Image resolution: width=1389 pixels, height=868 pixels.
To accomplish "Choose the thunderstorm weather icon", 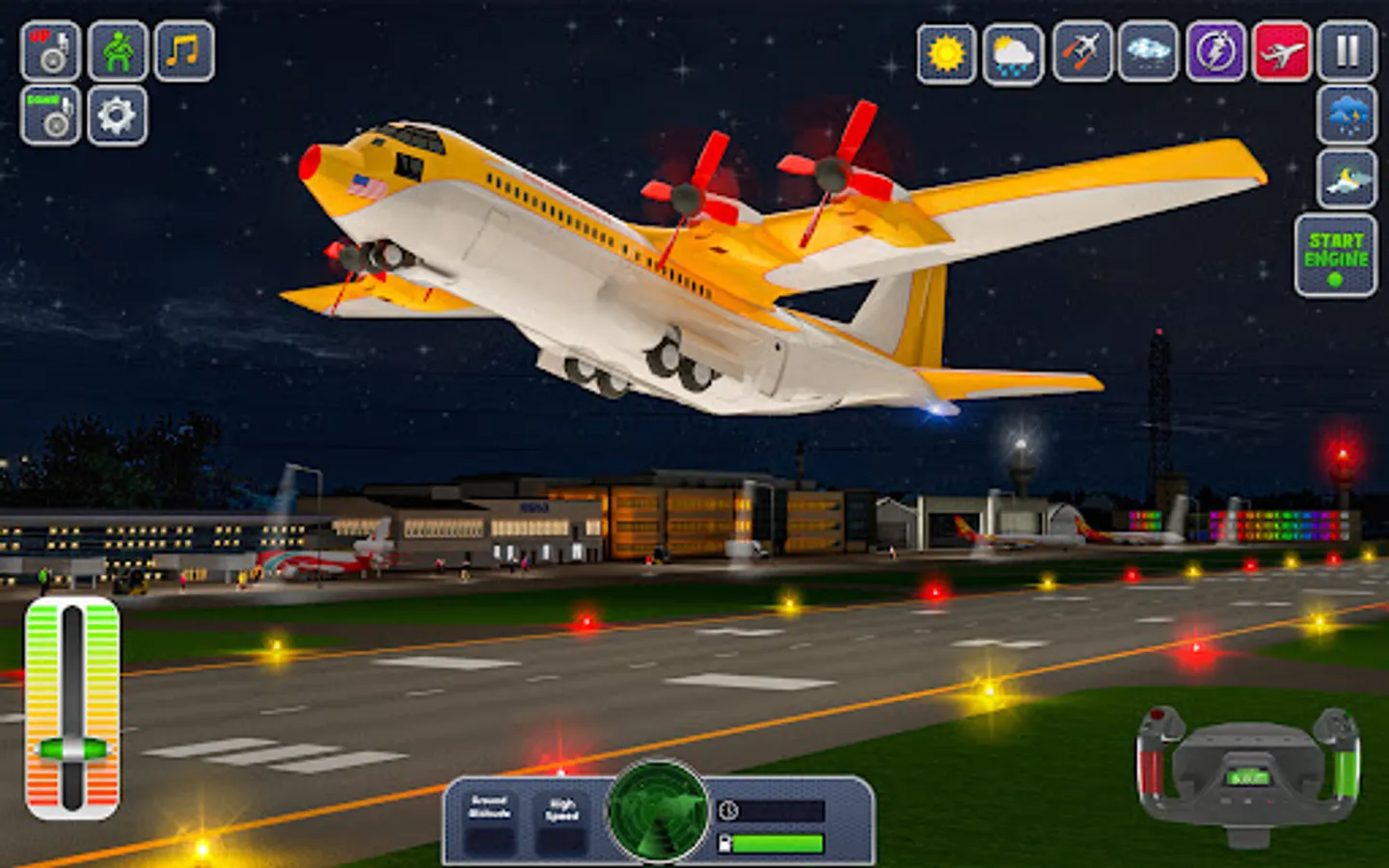I will click(1344, 116).
